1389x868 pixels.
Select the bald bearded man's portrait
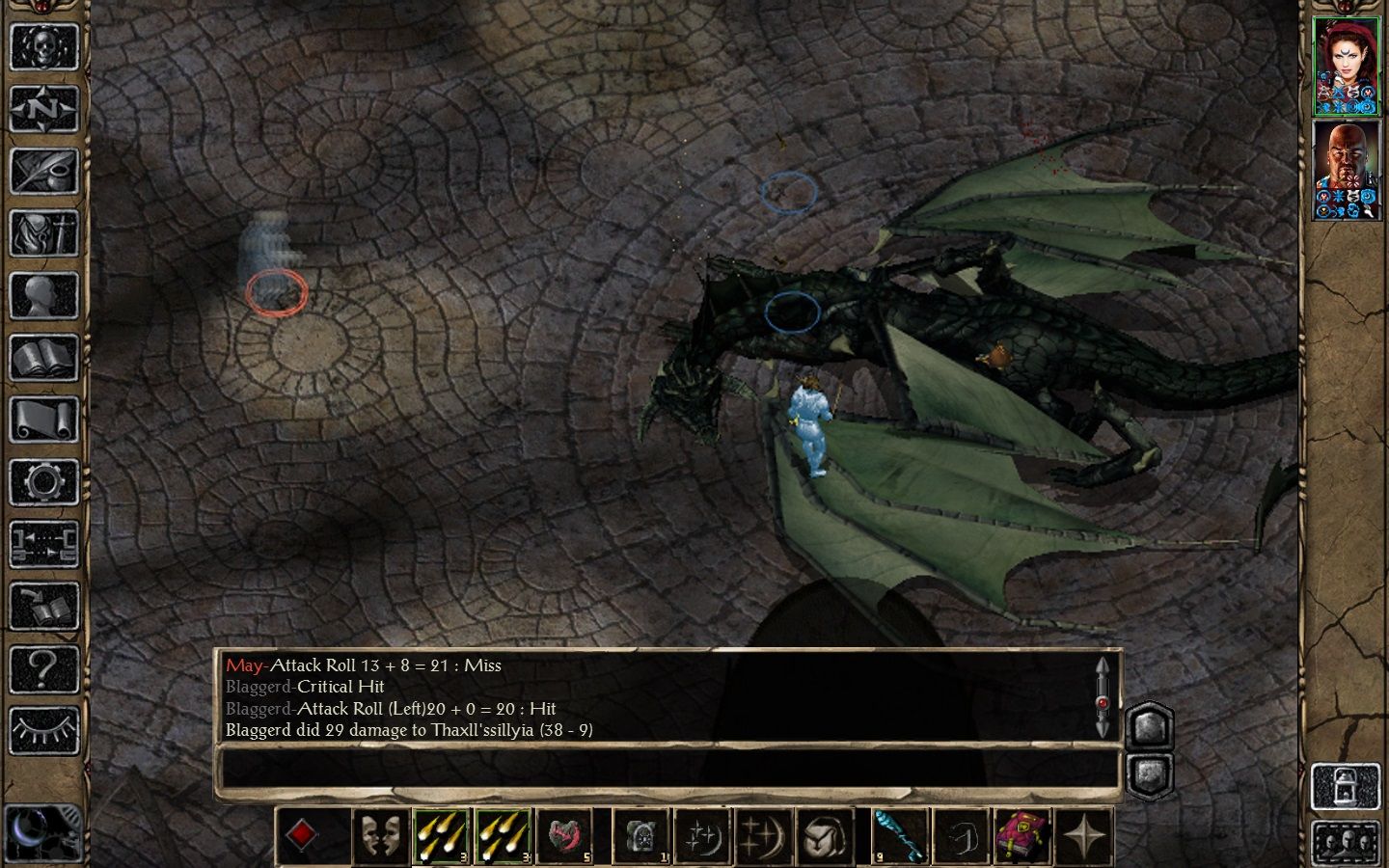tap(1347, 170)
